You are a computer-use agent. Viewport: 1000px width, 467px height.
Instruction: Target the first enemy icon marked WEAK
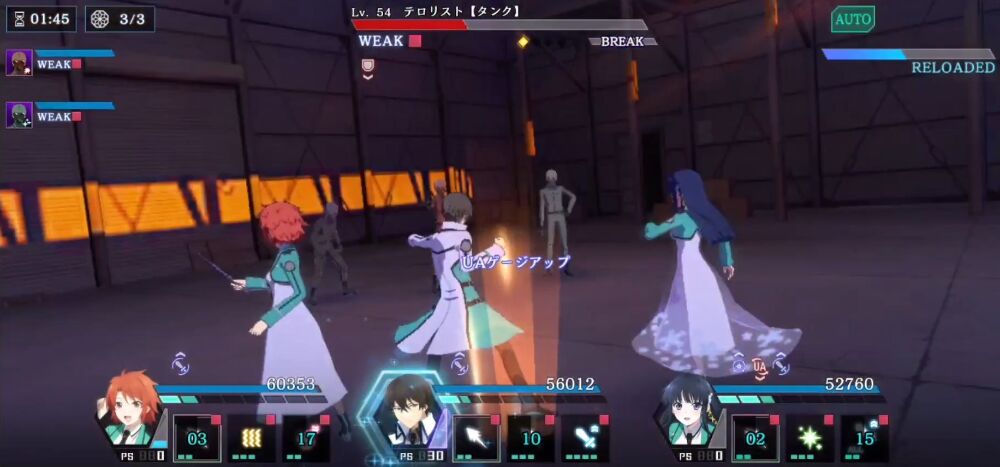20,63
